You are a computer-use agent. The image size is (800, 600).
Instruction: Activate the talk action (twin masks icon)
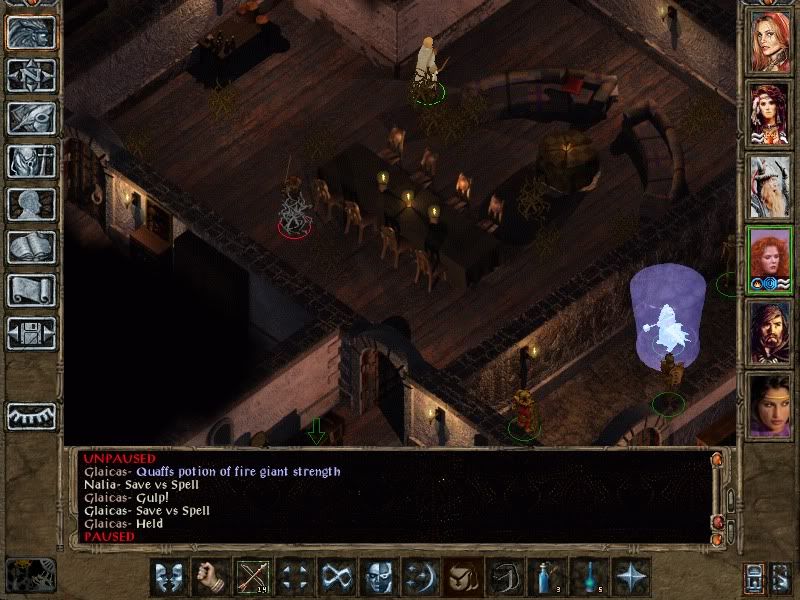(x=167, y=578)
